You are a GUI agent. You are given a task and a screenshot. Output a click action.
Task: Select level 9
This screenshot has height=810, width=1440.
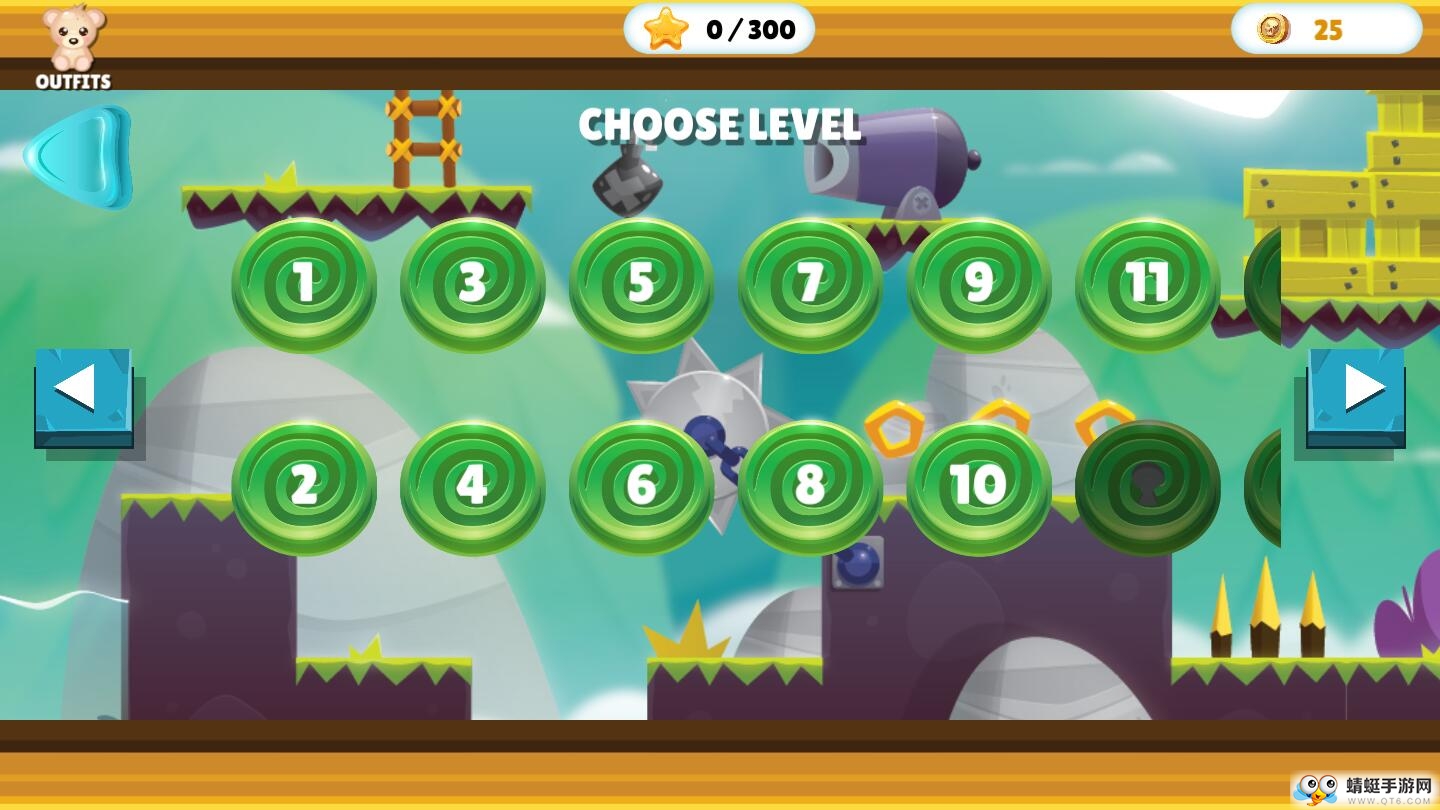pyautogui.click(x=979, y=285)
